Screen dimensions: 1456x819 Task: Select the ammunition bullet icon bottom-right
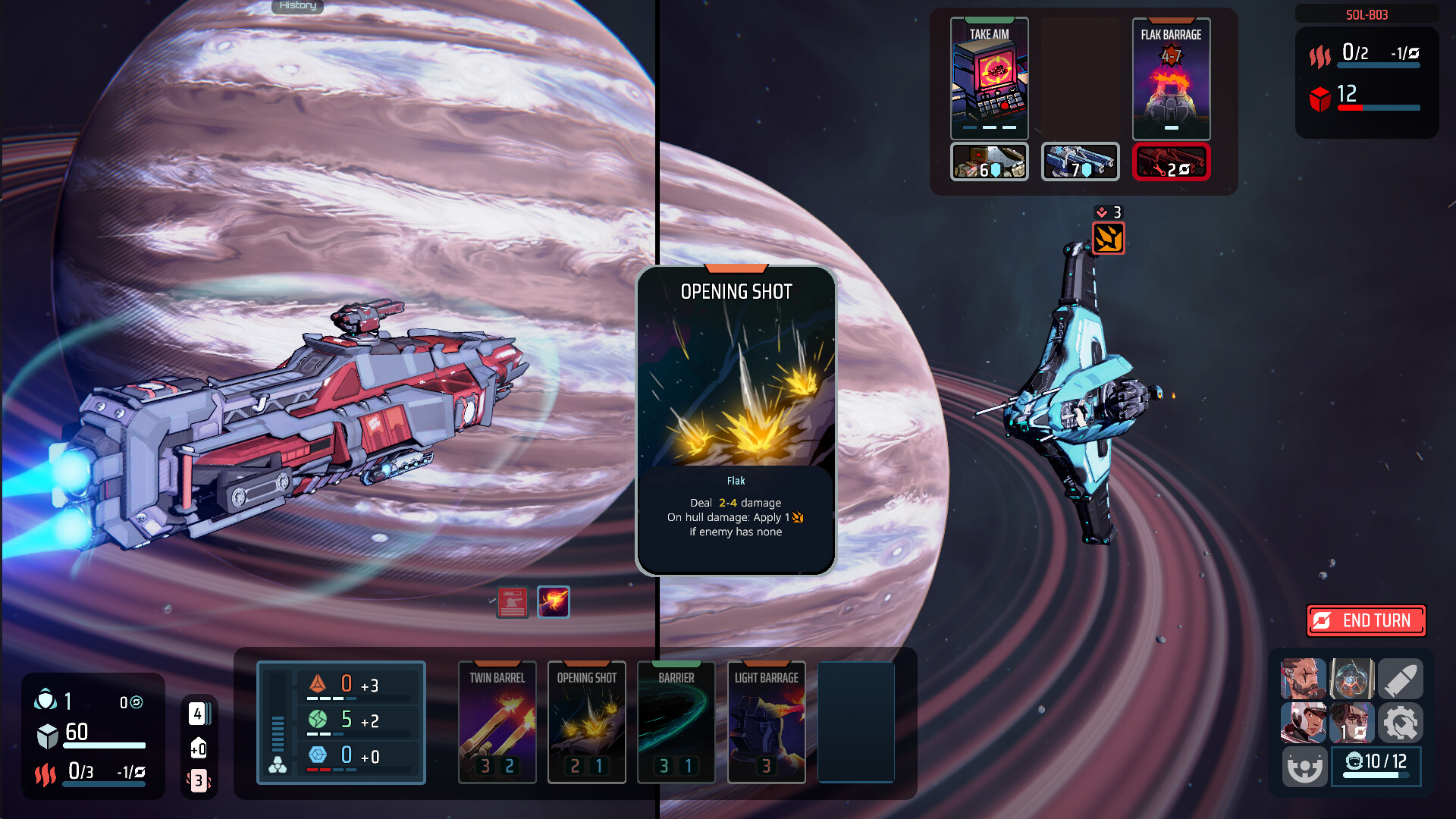point(1401,679)
